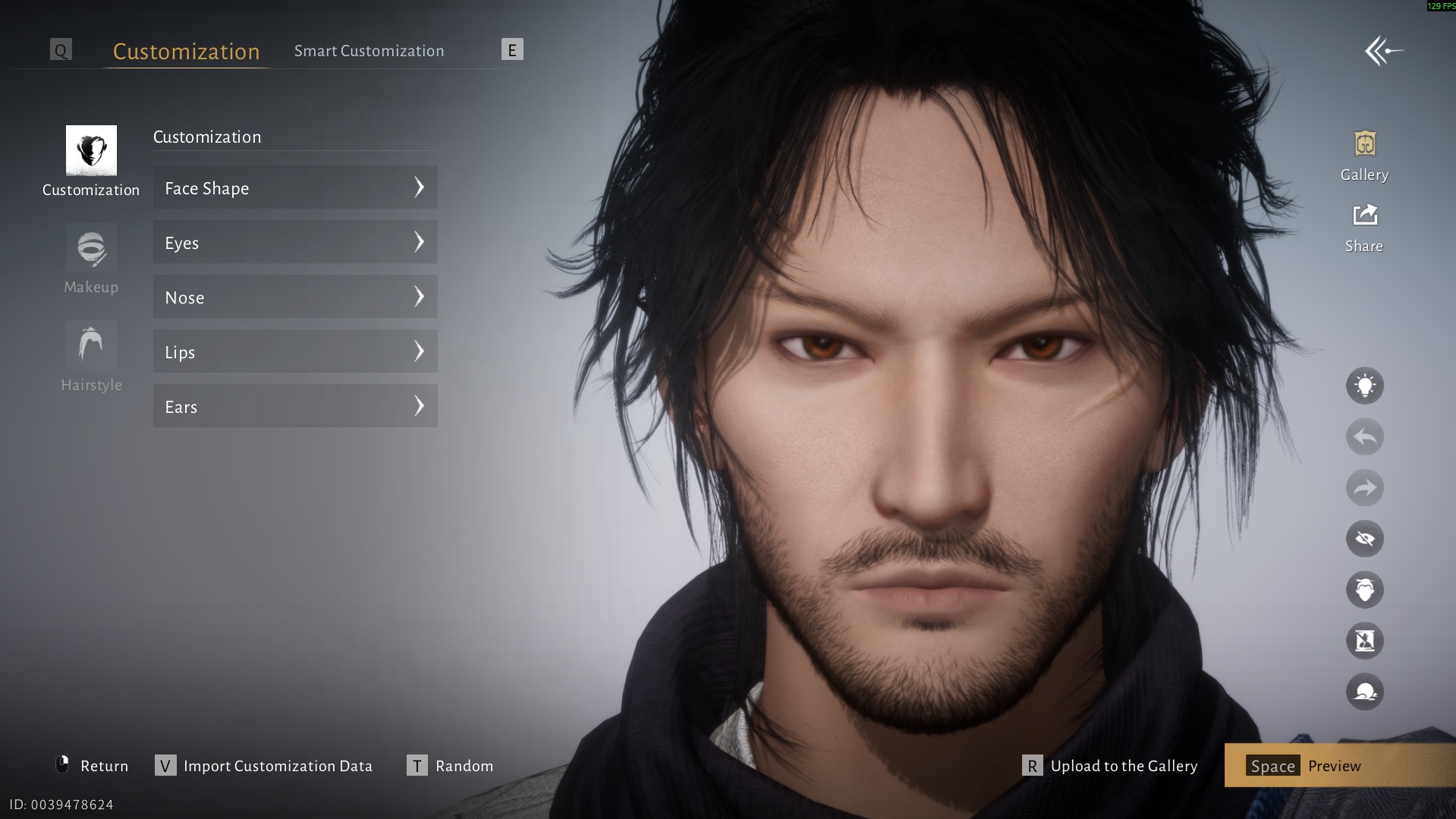Screen dimensions: 1456x819
Task: Expand the Face Shape section
Action: [295, 187]
